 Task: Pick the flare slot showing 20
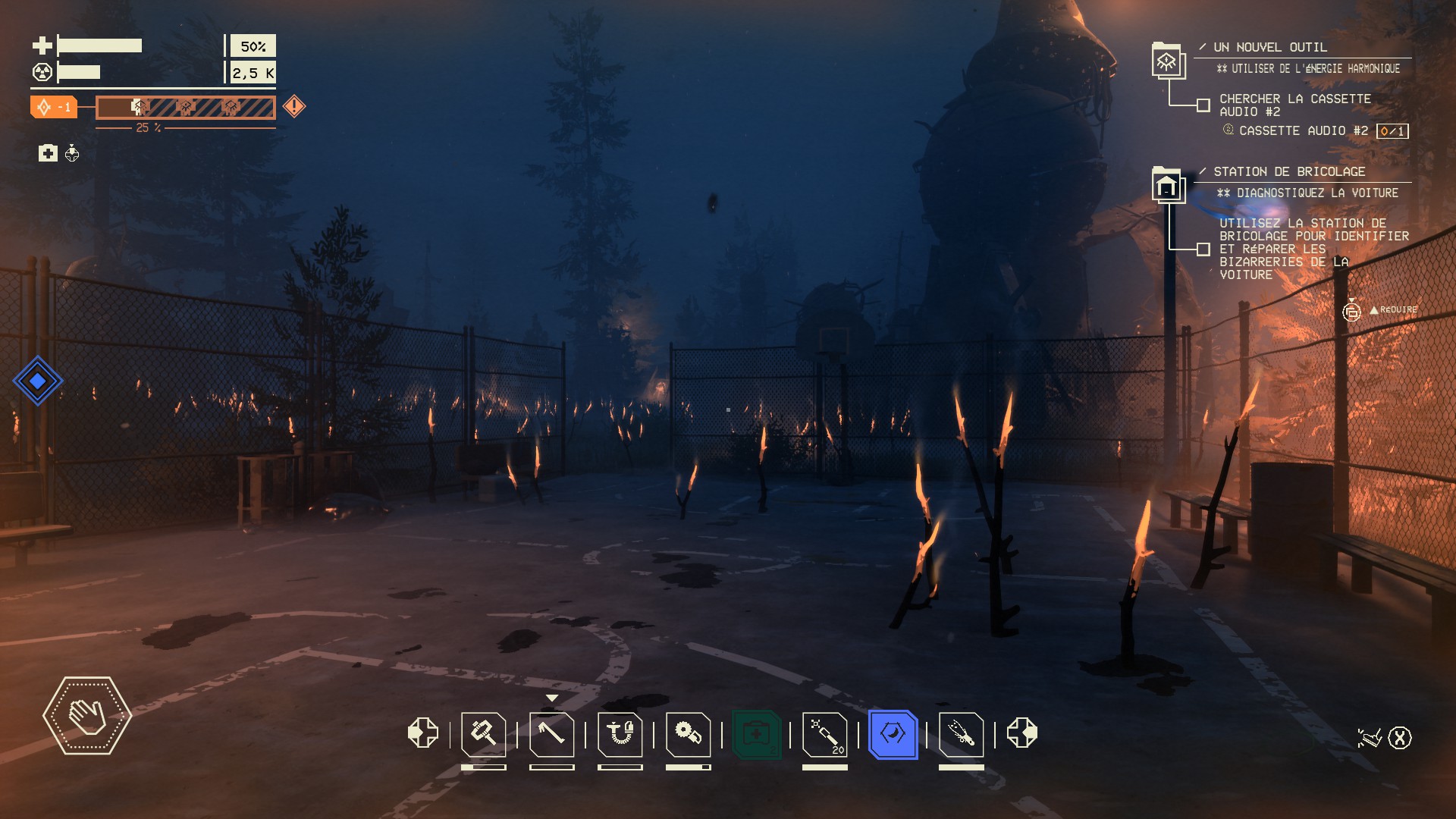824,734
